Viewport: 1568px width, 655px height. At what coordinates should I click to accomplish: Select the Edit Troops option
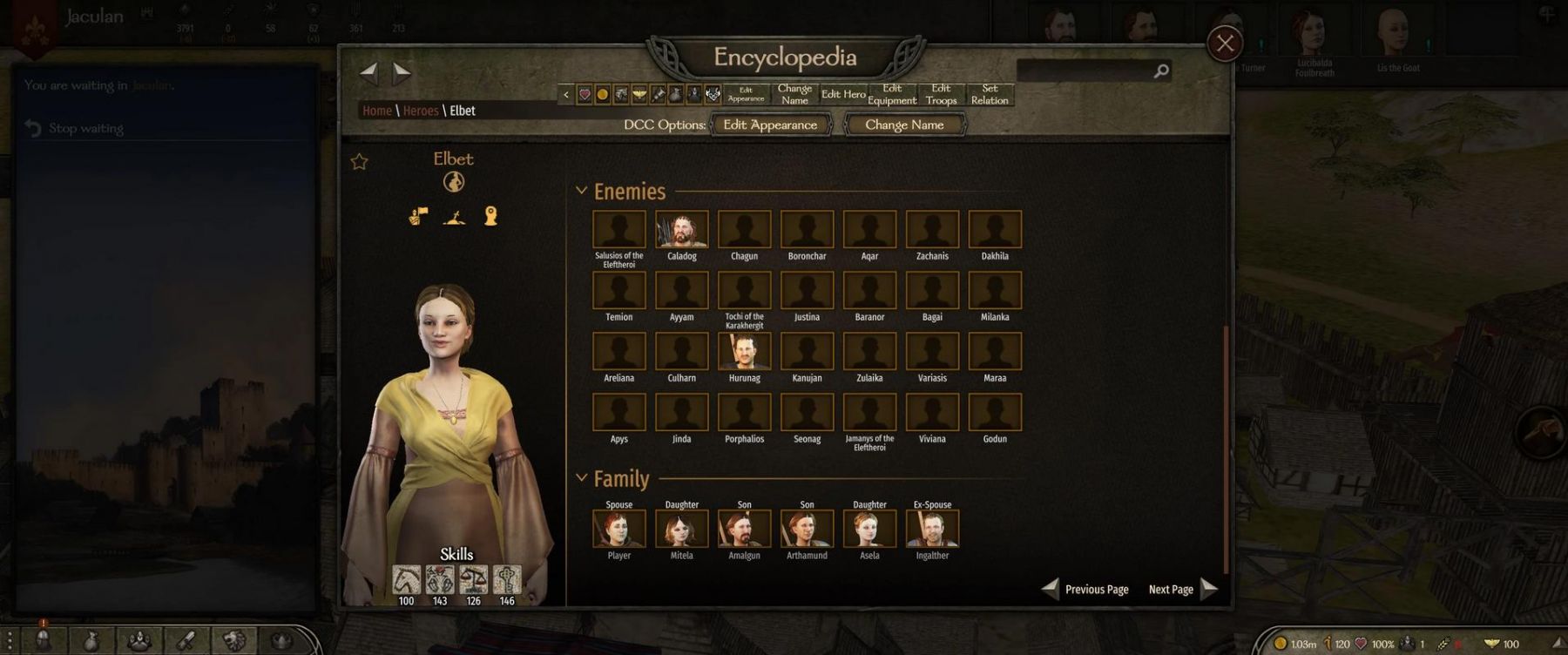pyautogui.click(x=941, y=94)
